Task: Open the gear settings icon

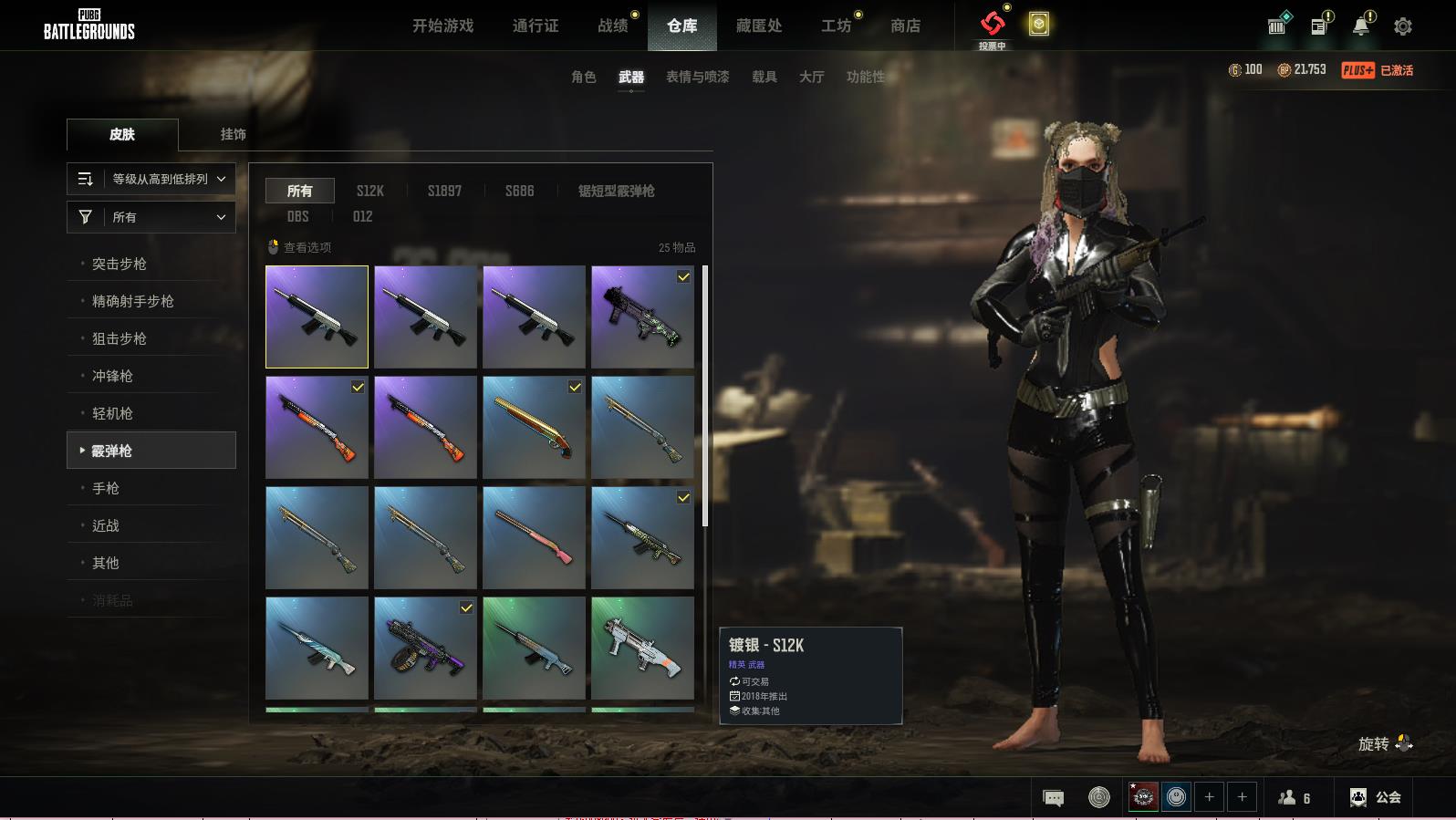Action: (x=1403, y=26)
